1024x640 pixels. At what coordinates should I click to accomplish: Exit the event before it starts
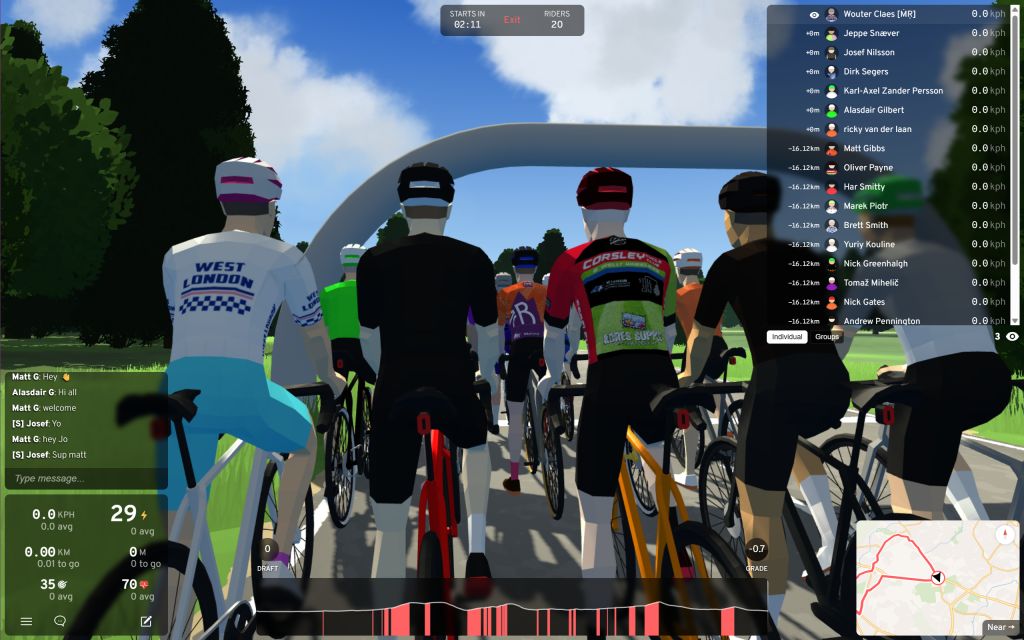click(x=512, y=20)
